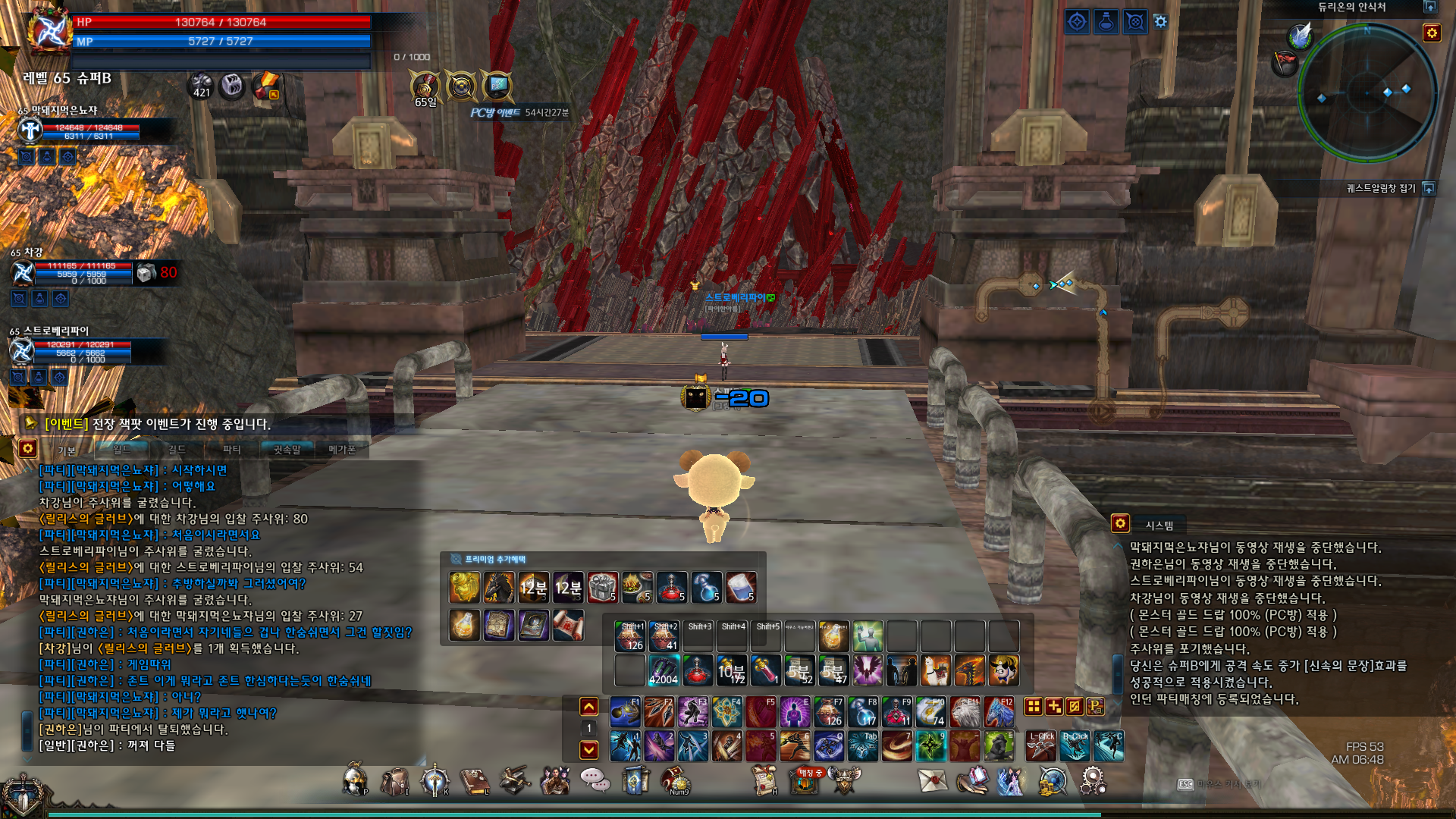The image size is (1456, 819).
Task: Page the skill bar up with arrow
Action: 589,707
